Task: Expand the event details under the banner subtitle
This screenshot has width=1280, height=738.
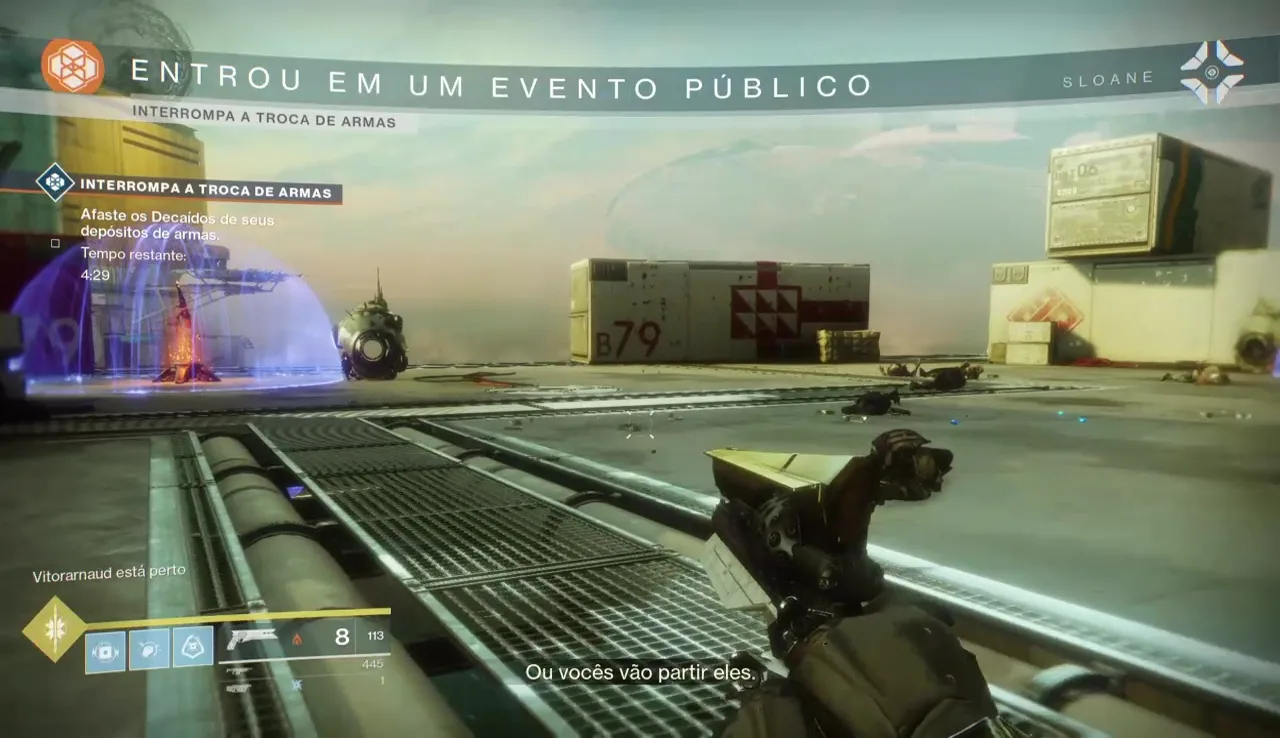Action: point(264,120)
